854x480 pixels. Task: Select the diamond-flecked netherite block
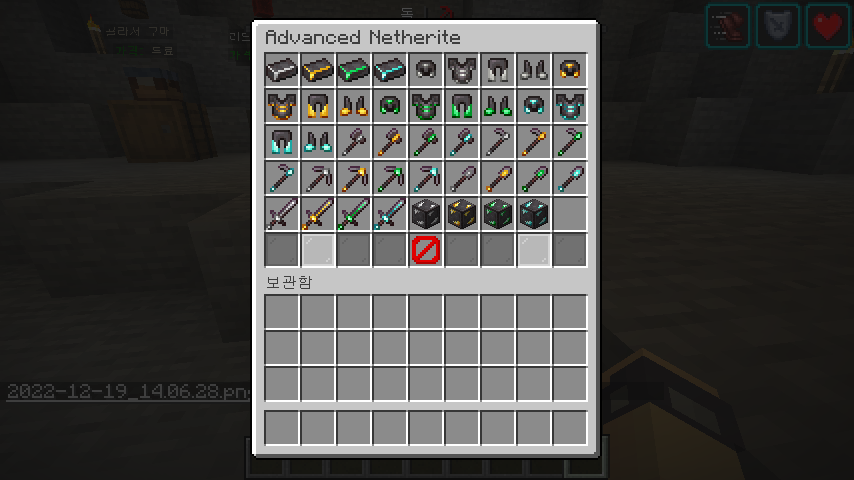534,214
